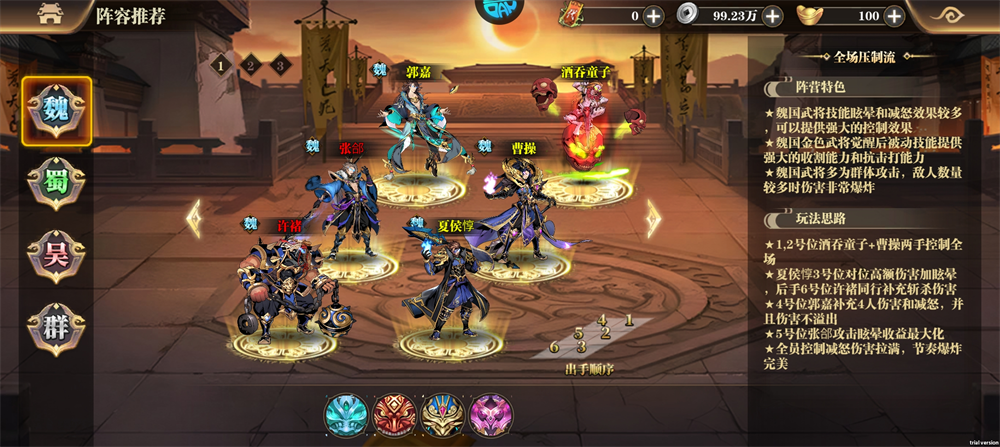Add more red ticket items with plus
The width and height of the screenshot is (1000, 447).
(653, 16)
